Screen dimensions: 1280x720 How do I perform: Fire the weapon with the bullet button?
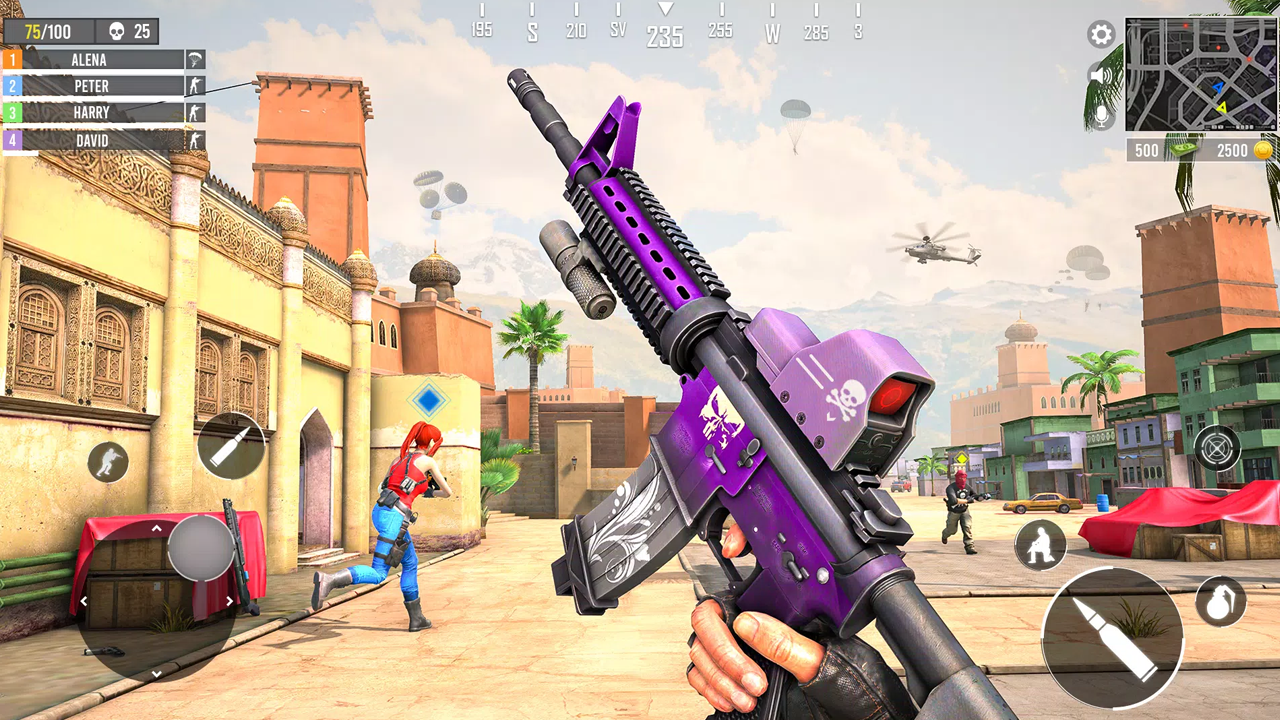pos(1113,638)
